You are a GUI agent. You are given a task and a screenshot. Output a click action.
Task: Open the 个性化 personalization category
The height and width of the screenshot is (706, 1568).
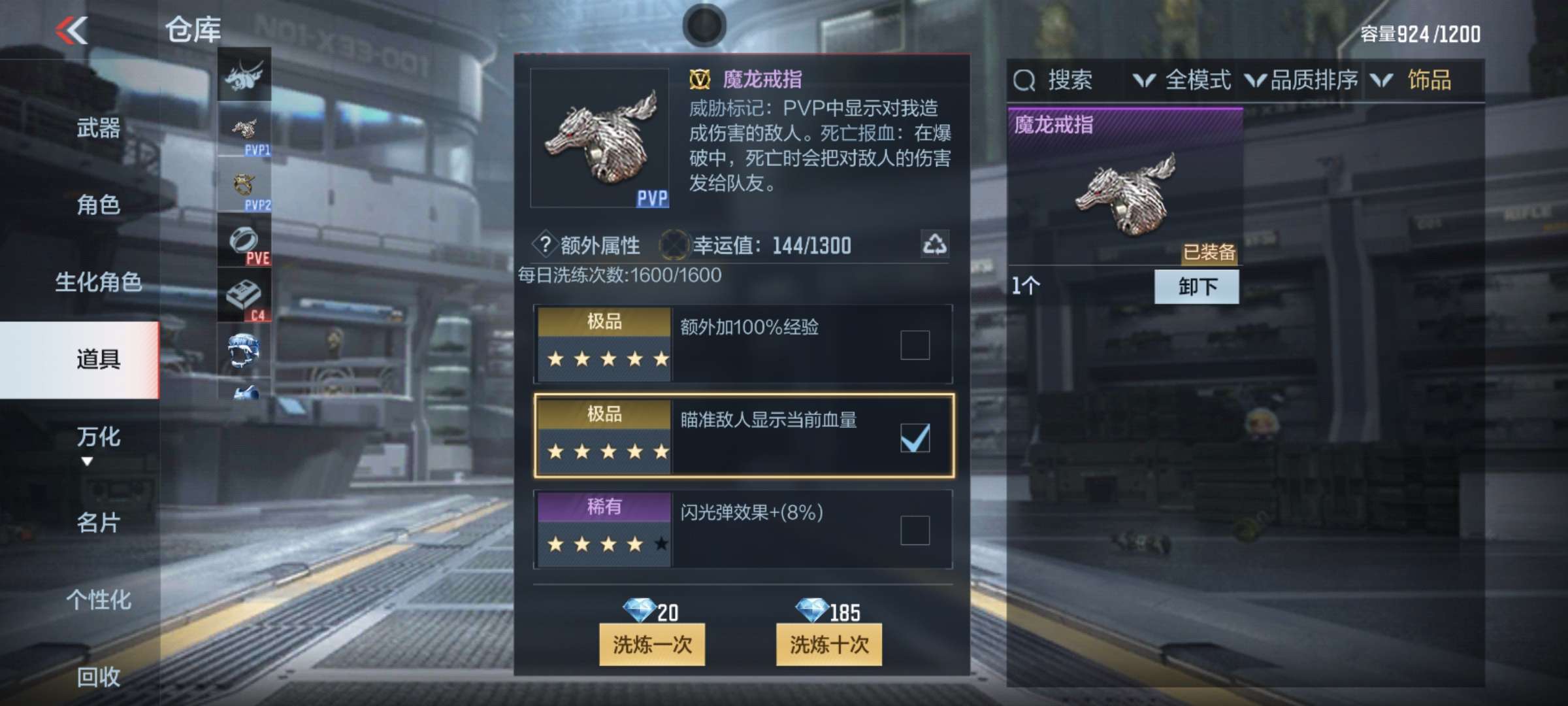(98, 599)
